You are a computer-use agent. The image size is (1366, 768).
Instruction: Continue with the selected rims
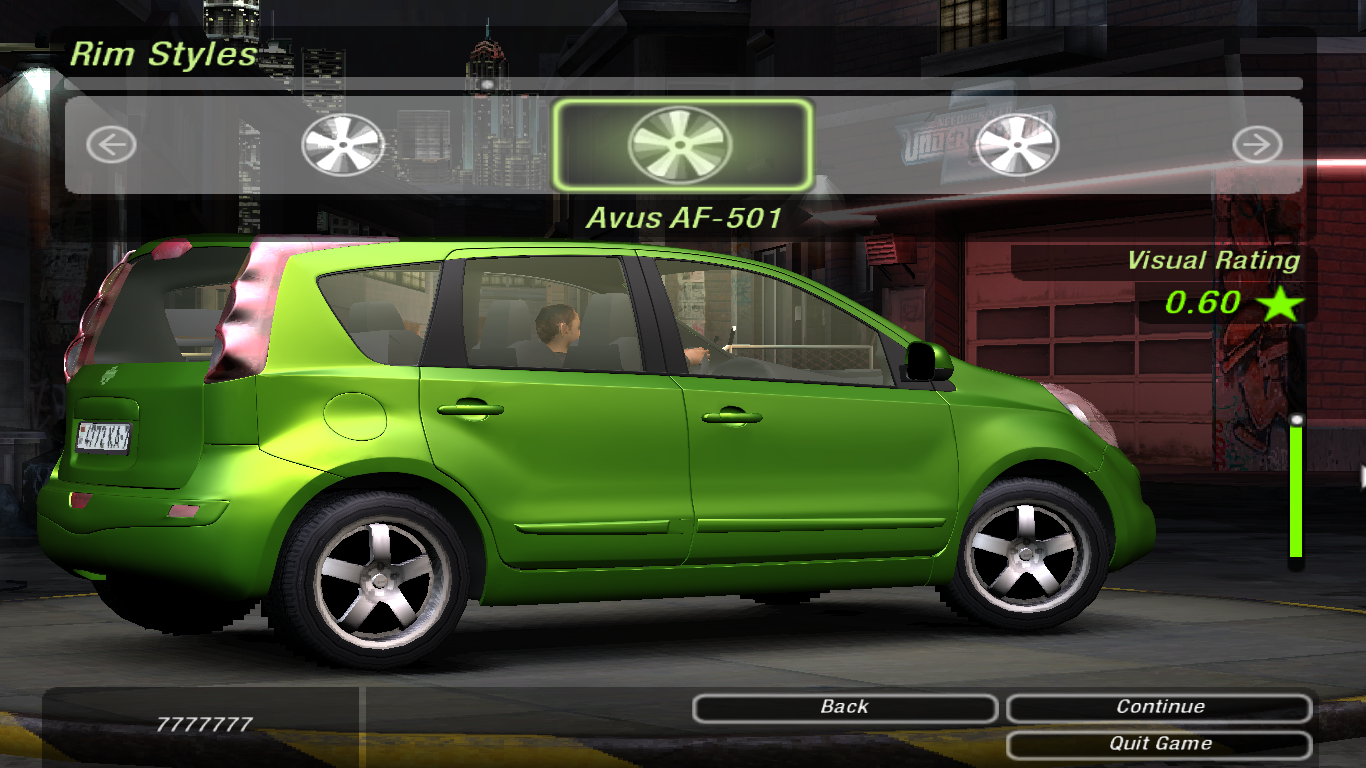click(1159, 708)
